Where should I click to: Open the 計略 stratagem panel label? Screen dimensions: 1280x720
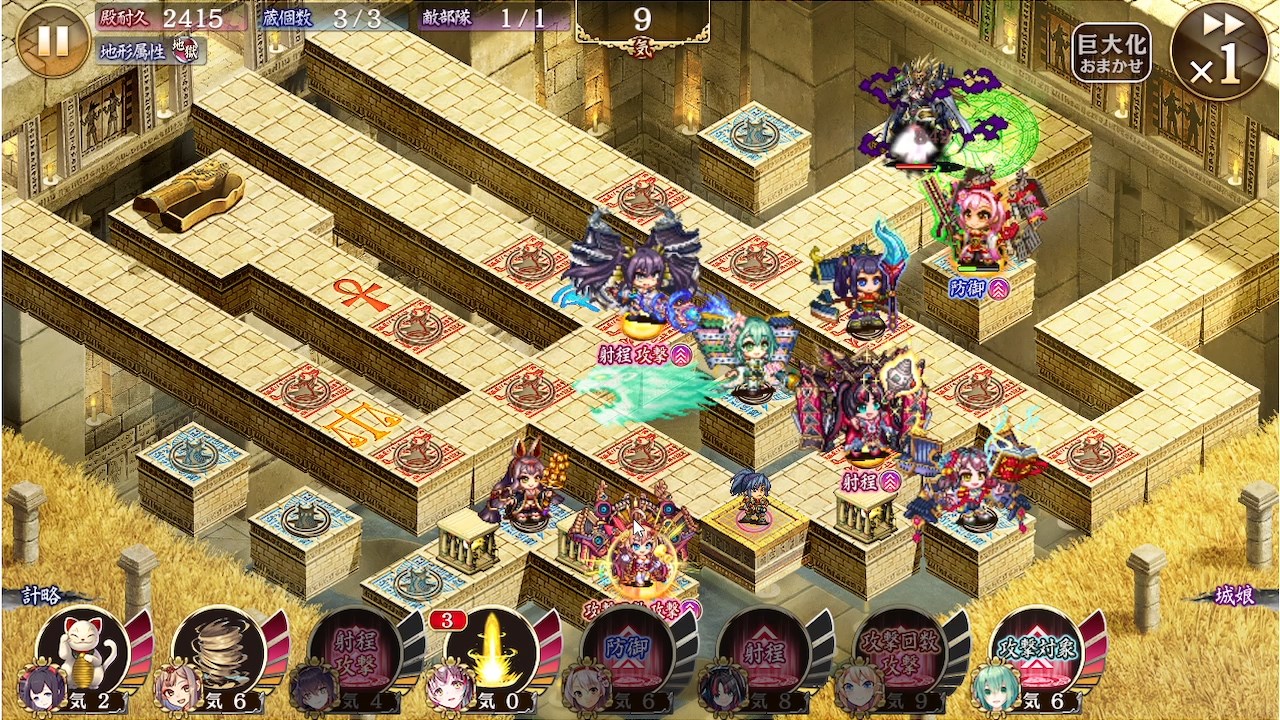46,596
